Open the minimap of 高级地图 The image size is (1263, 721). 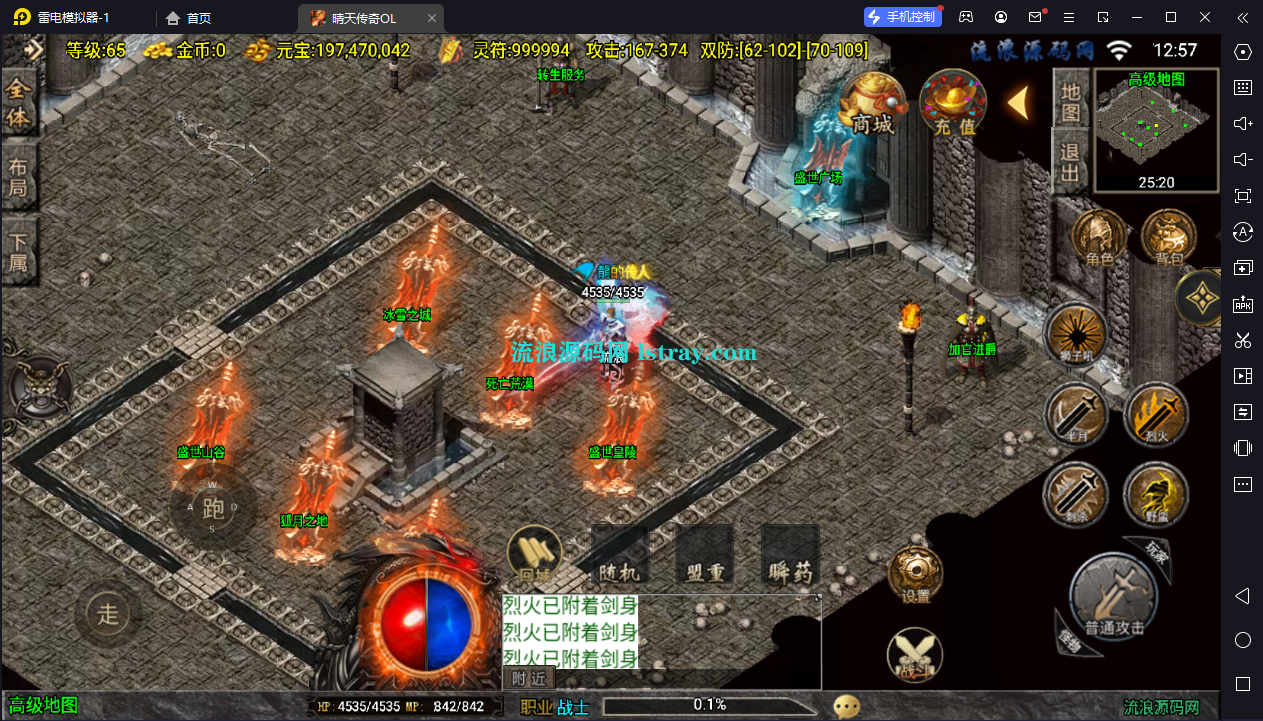[1156, 130]
